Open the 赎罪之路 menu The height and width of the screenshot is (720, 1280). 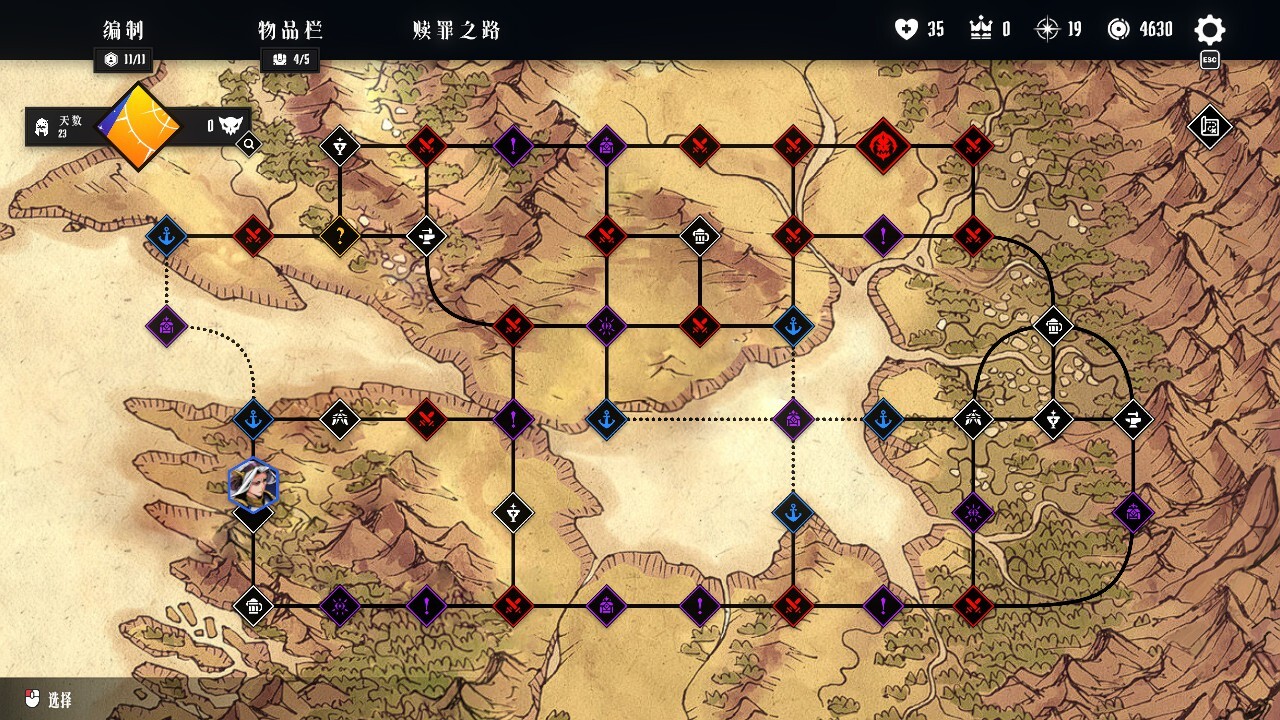coord(455,30)
